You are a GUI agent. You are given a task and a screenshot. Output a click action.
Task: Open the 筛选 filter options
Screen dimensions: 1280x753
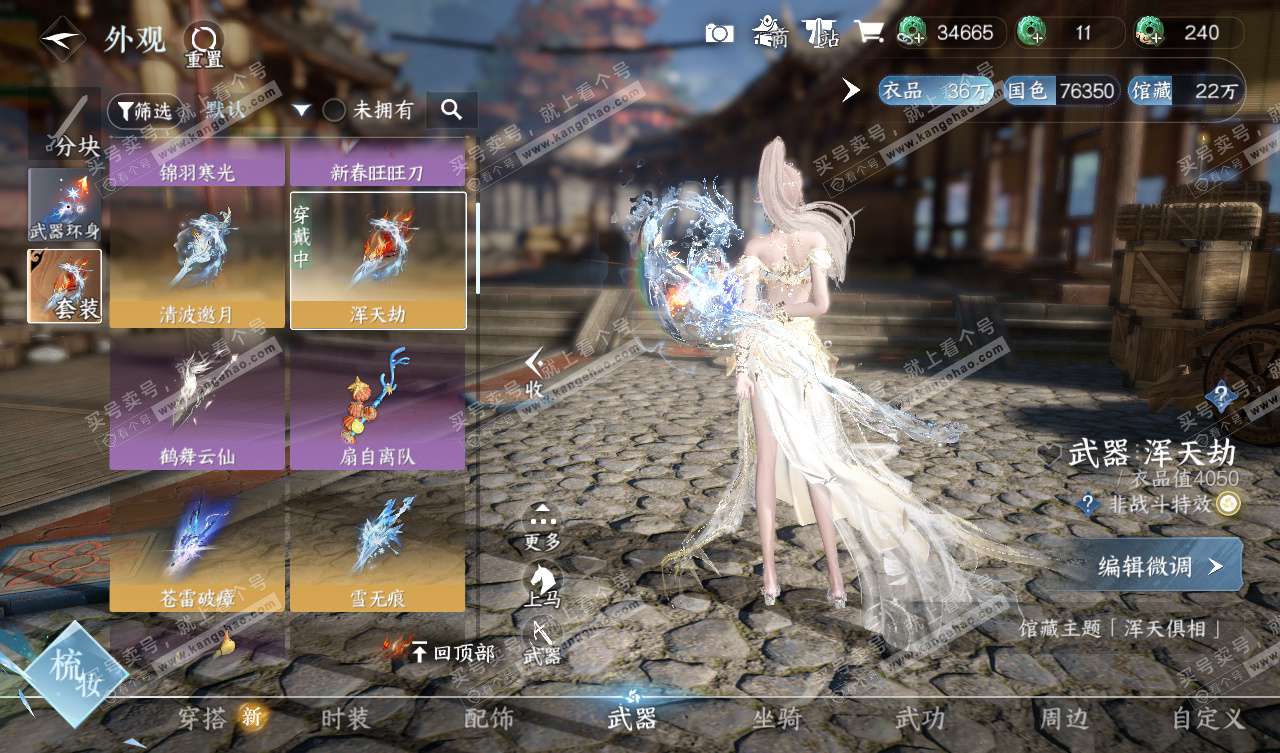point(141,110)
